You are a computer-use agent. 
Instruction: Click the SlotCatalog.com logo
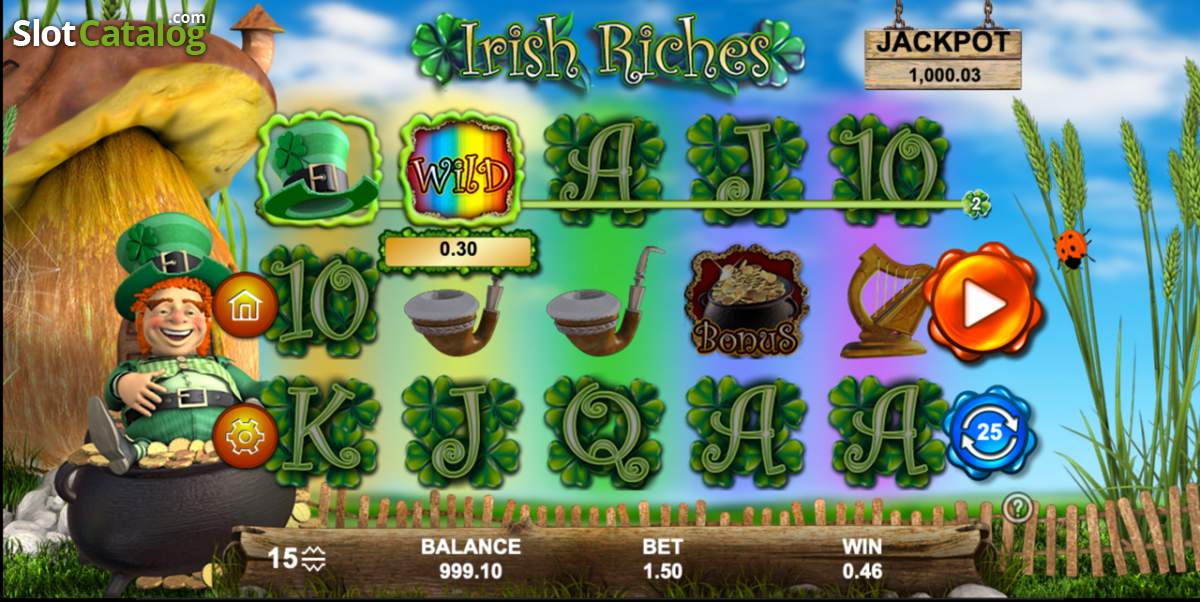[110, 33]
